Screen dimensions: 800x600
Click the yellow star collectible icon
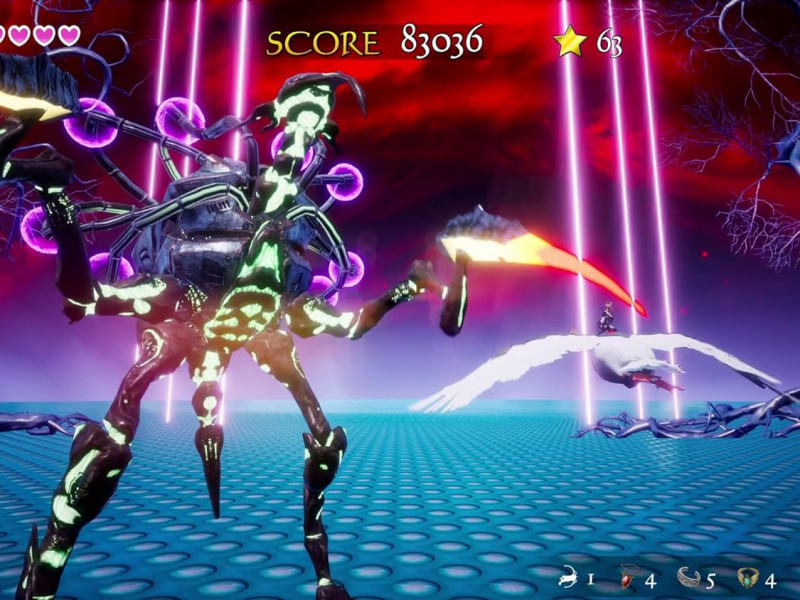click(570, 42)
